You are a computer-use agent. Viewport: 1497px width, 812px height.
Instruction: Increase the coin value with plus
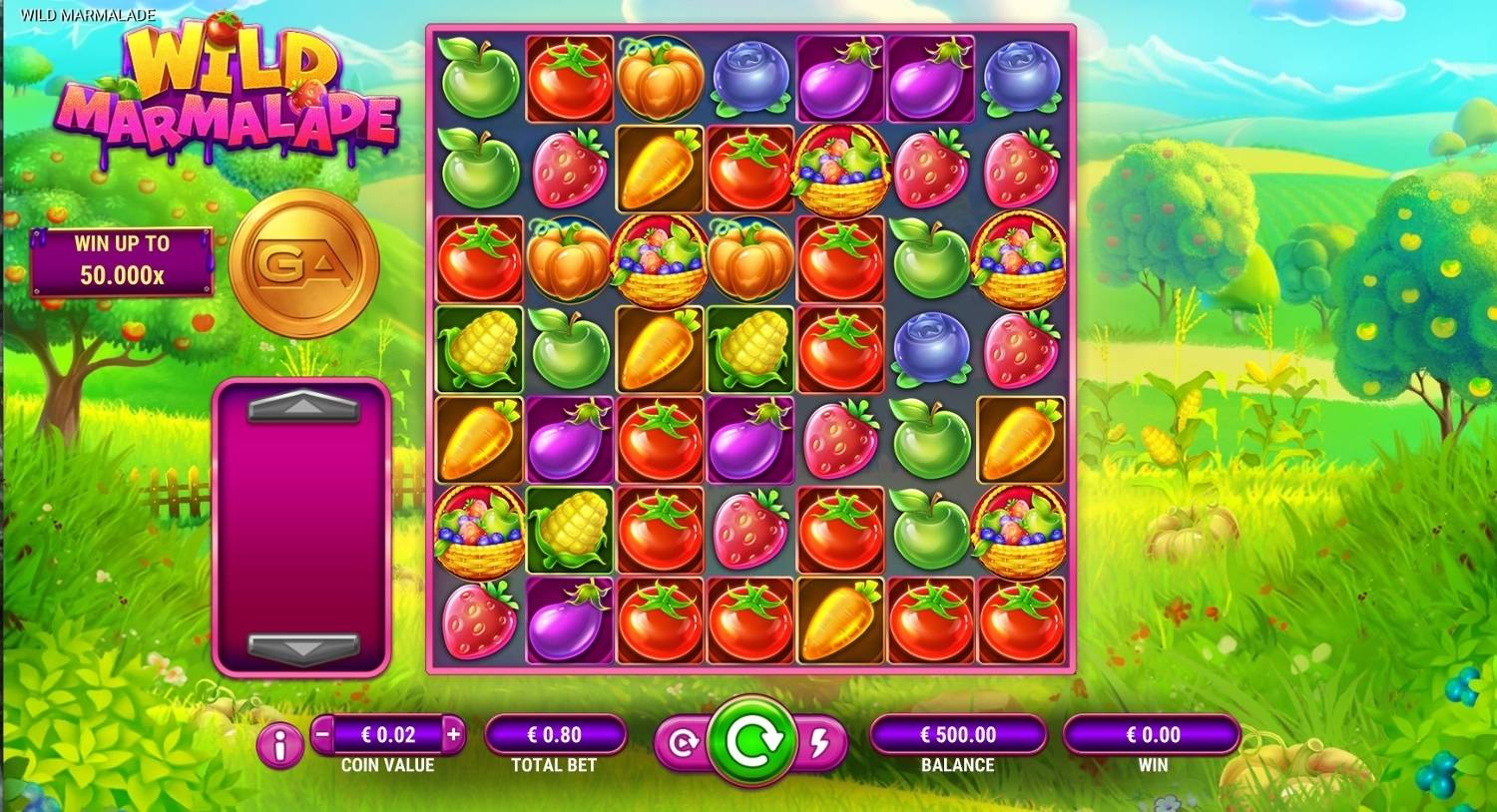tap(453, 735)
